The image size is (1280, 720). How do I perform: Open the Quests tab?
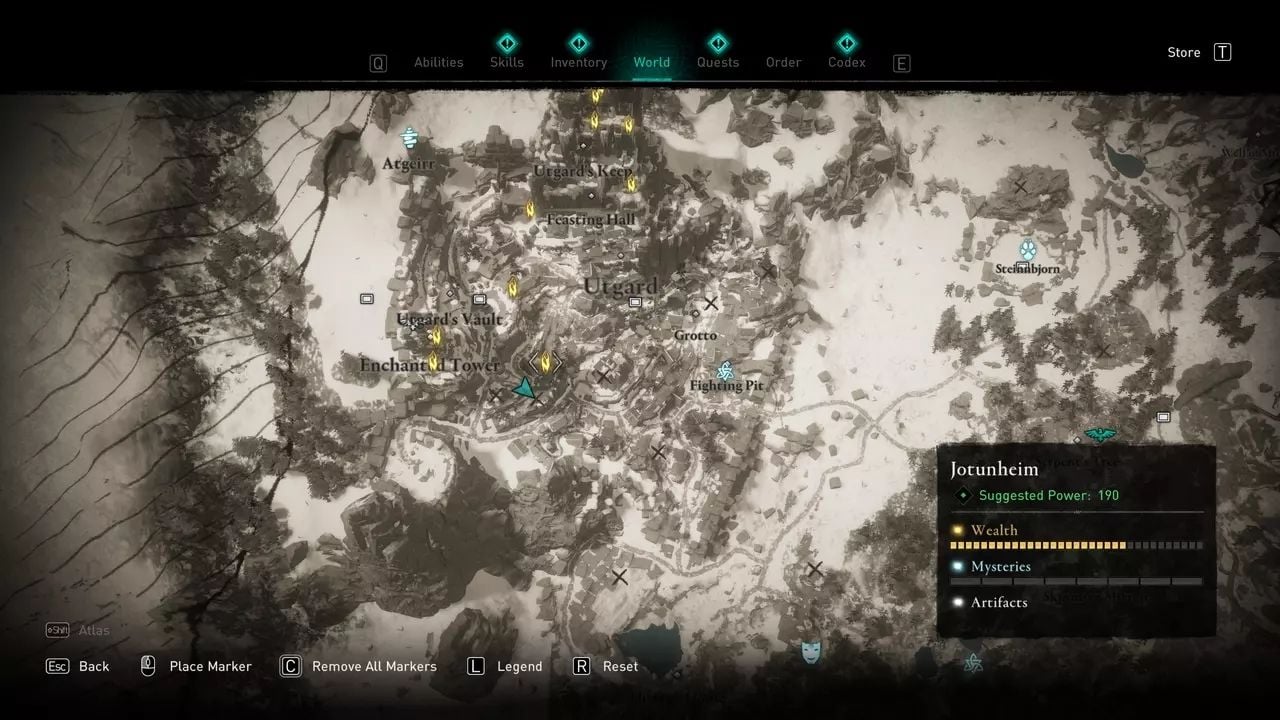coord(717,62)
